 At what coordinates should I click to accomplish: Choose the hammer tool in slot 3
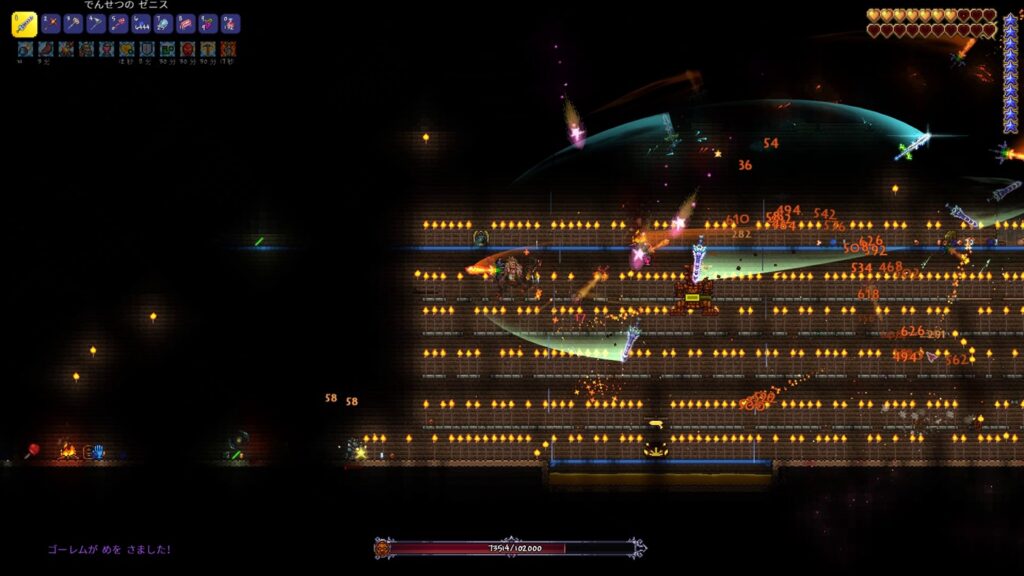click(74, 24)
